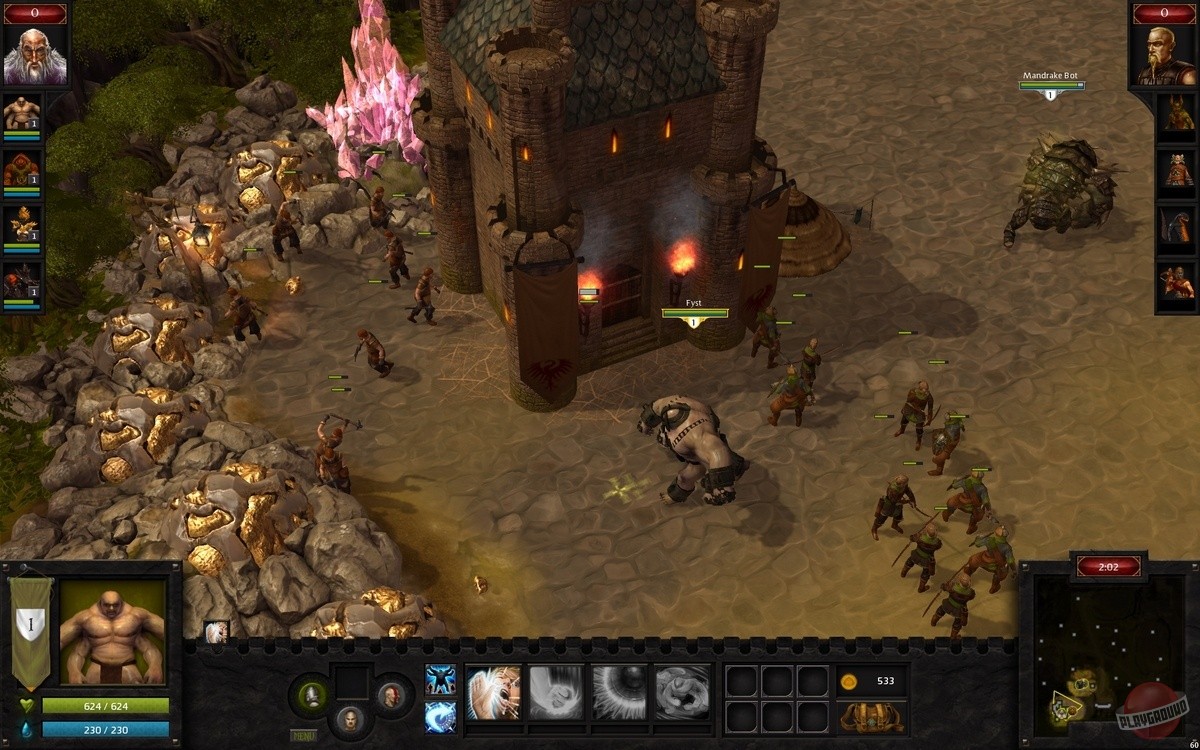Image resolution: width=1200 pixels, height=750 pixels.
Task: Pick the golden phoenix ally portrait
Action: click(21, 226)
